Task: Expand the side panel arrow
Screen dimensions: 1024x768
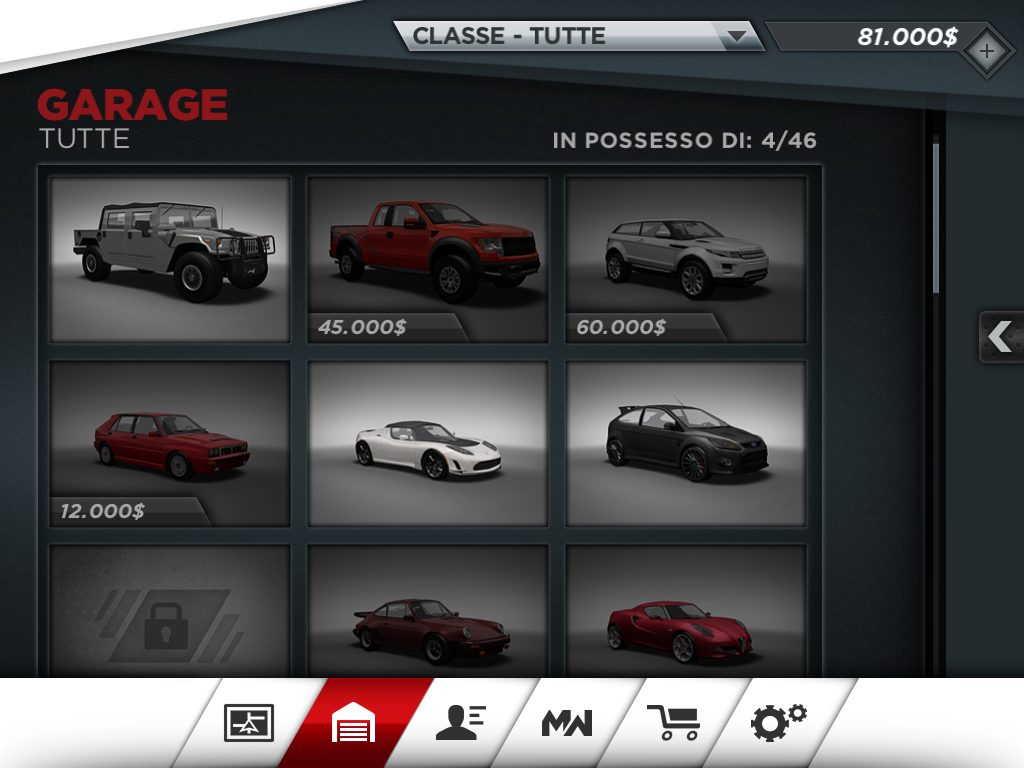Action: coord(1000,337)
